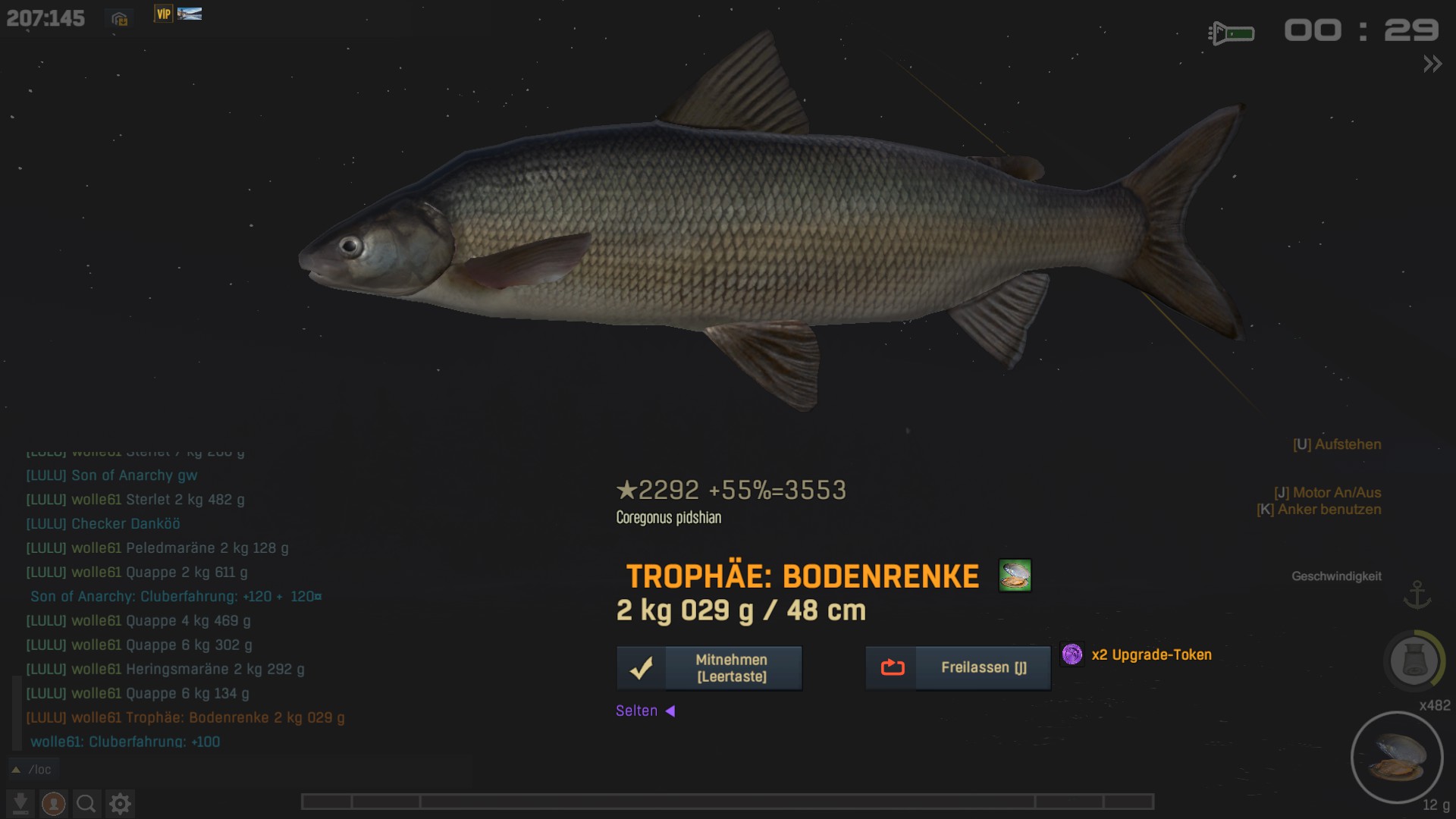Click the Selten rarity label

637,711
